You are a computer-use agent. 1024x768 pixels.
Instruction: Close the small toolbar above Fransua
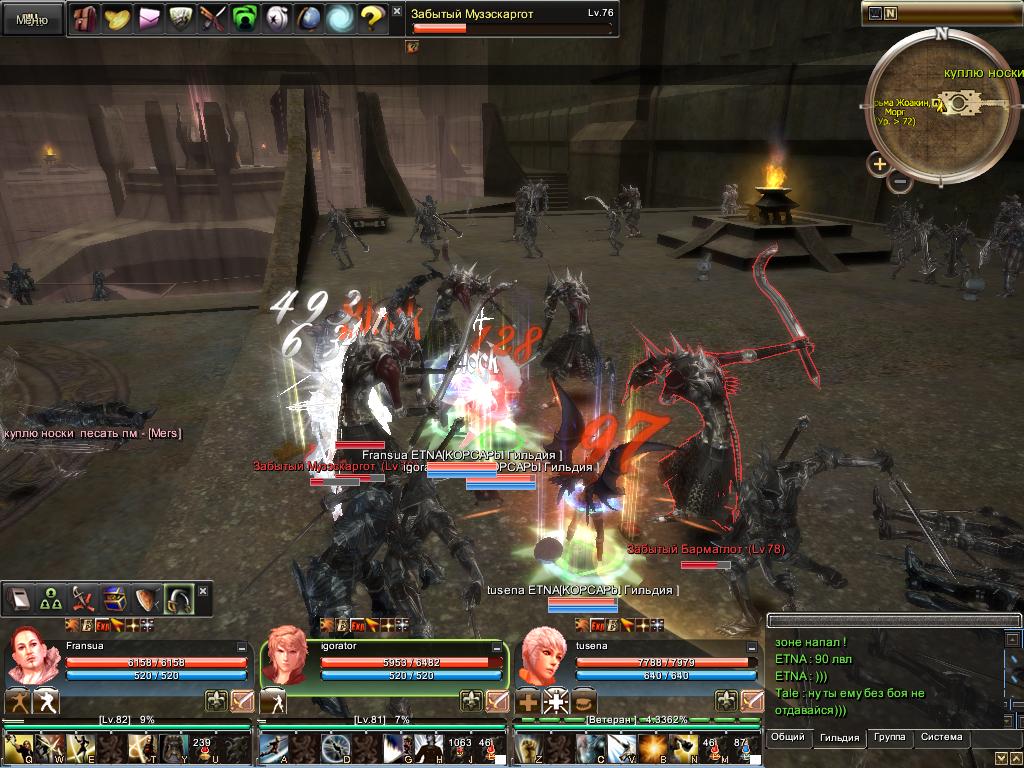click(203, 591)
